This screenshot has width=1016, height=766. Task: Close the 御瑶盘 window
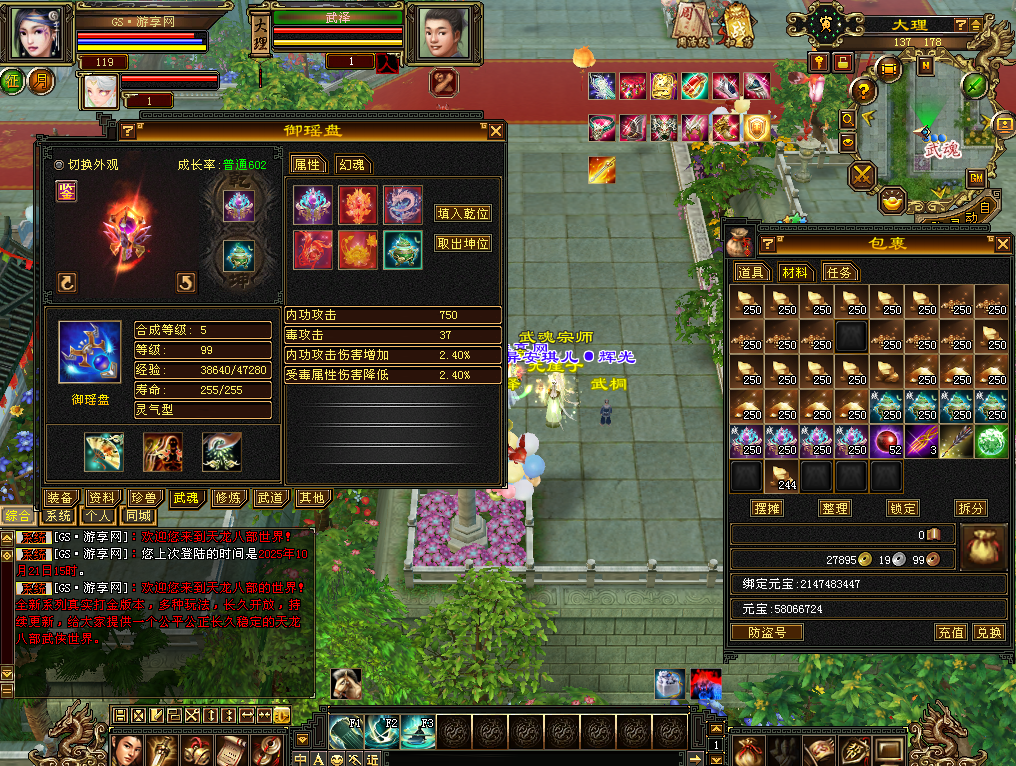coord(495,131)
